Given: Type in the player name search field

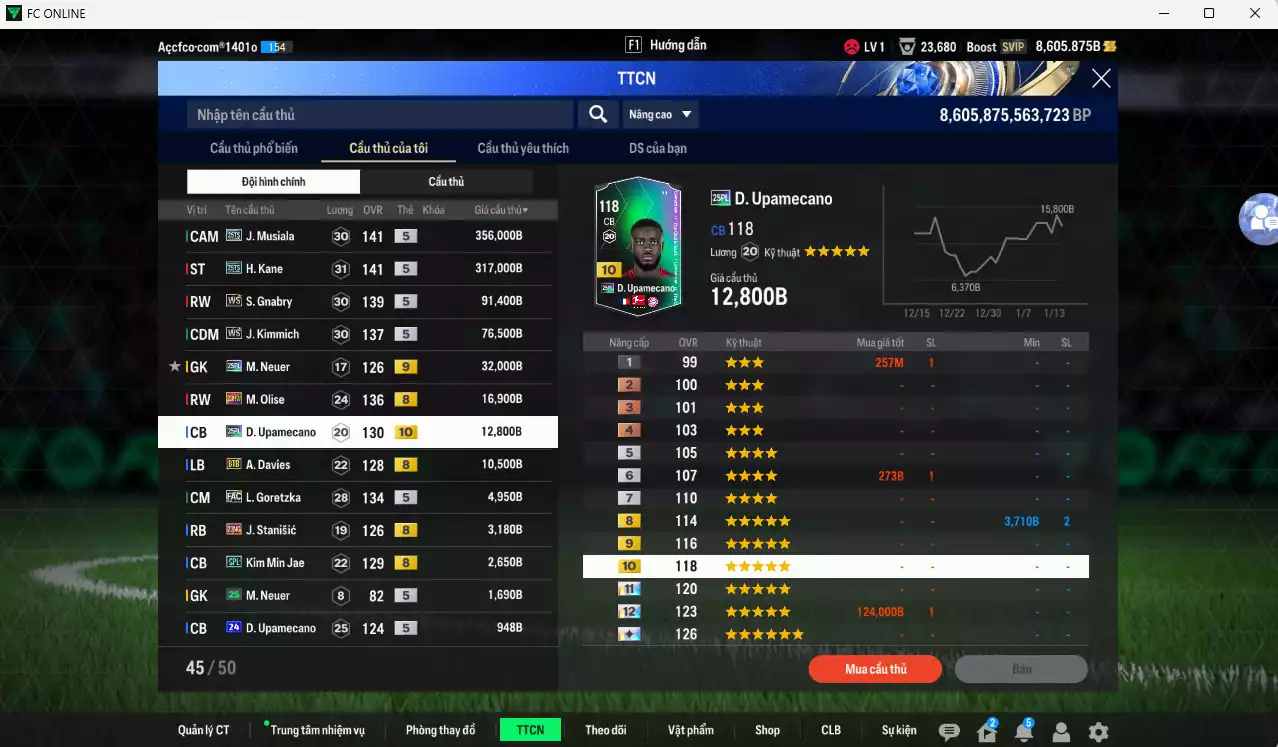Looking at the screenshot, I should point(380,115).
